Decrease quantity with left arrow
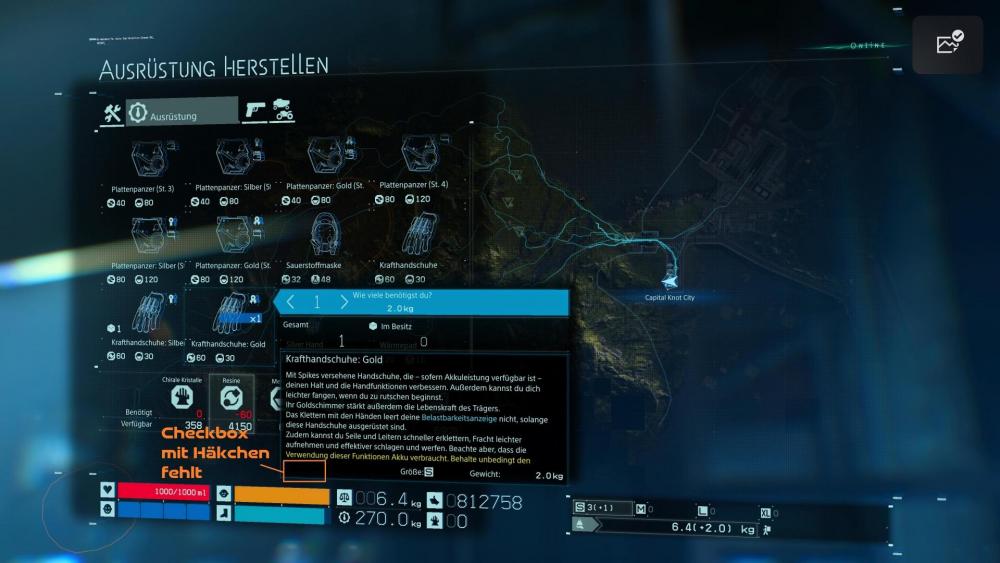The height and width of the screenshot is (563, 1000). [291, 302]
